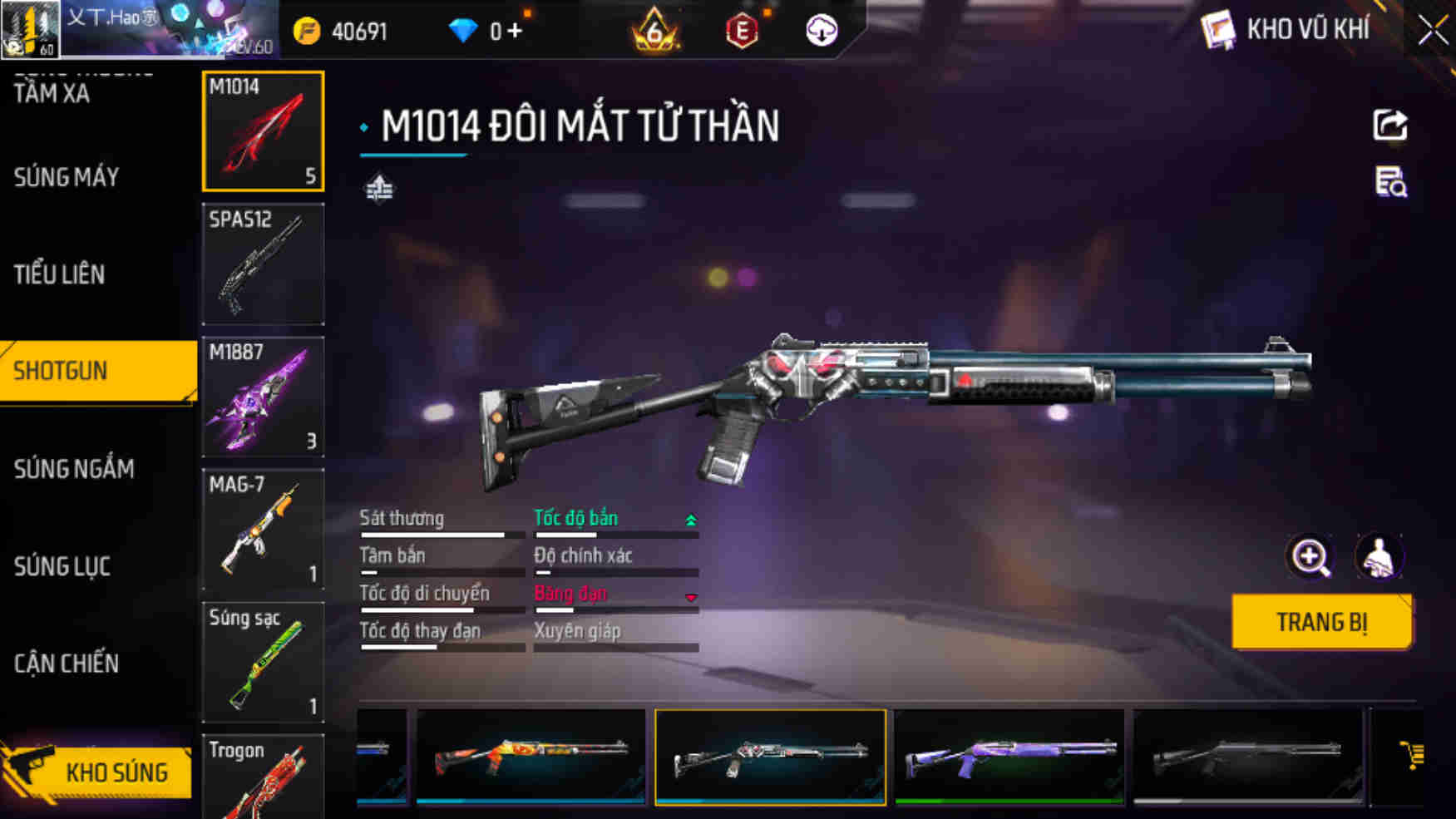Select the M1887 weapon tile
Image resolution: width=1456 pixels, height=819 pixels.
pos(263,397)
